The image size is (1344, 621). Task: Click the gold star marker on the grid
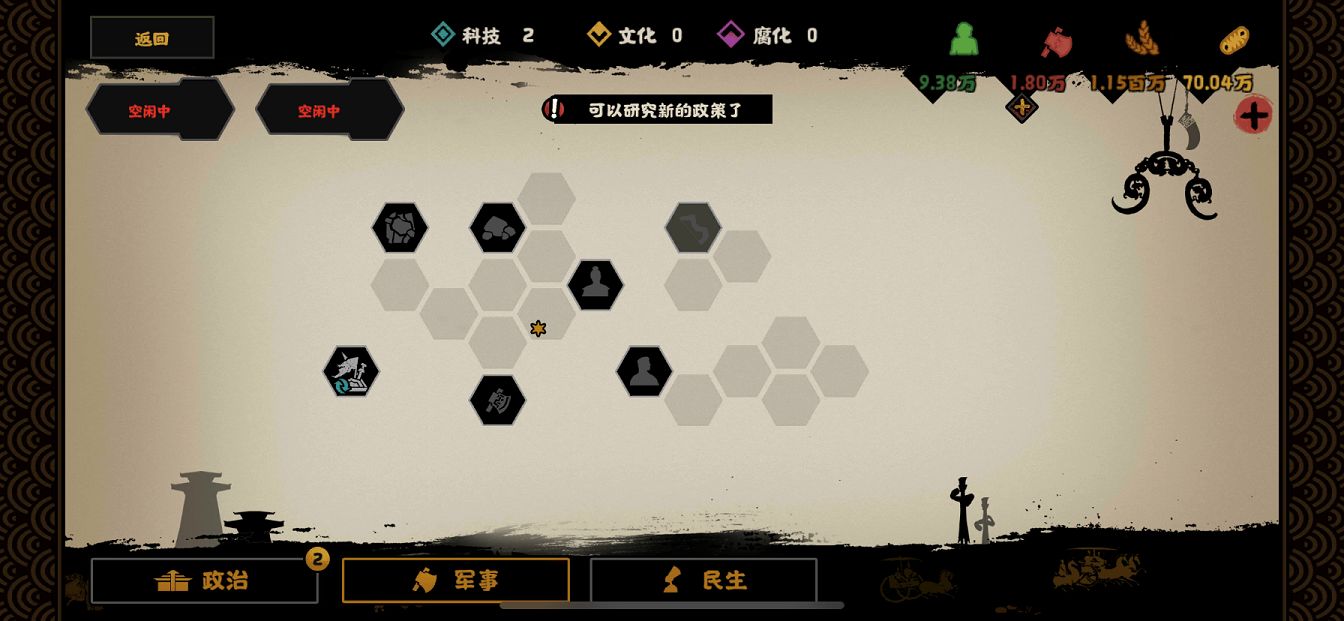(538, 329)
